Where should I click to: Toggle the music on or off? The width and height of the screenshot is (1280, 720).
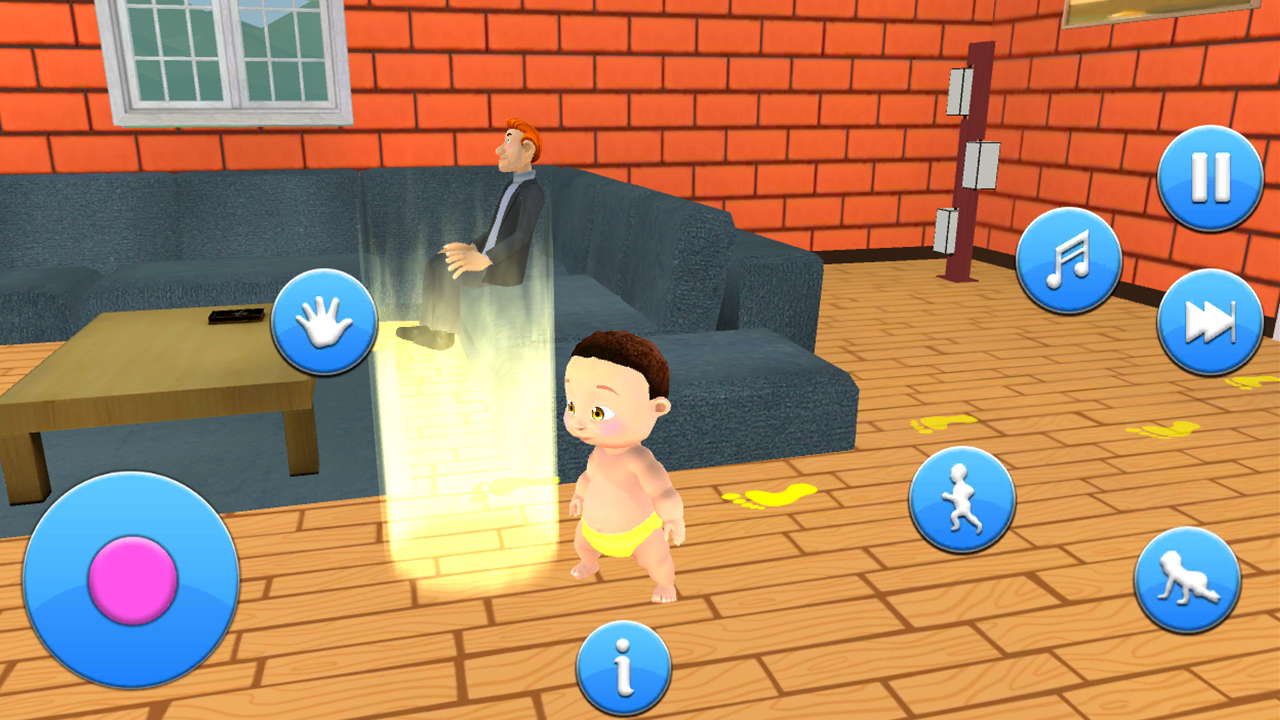tap(1069, 258)
